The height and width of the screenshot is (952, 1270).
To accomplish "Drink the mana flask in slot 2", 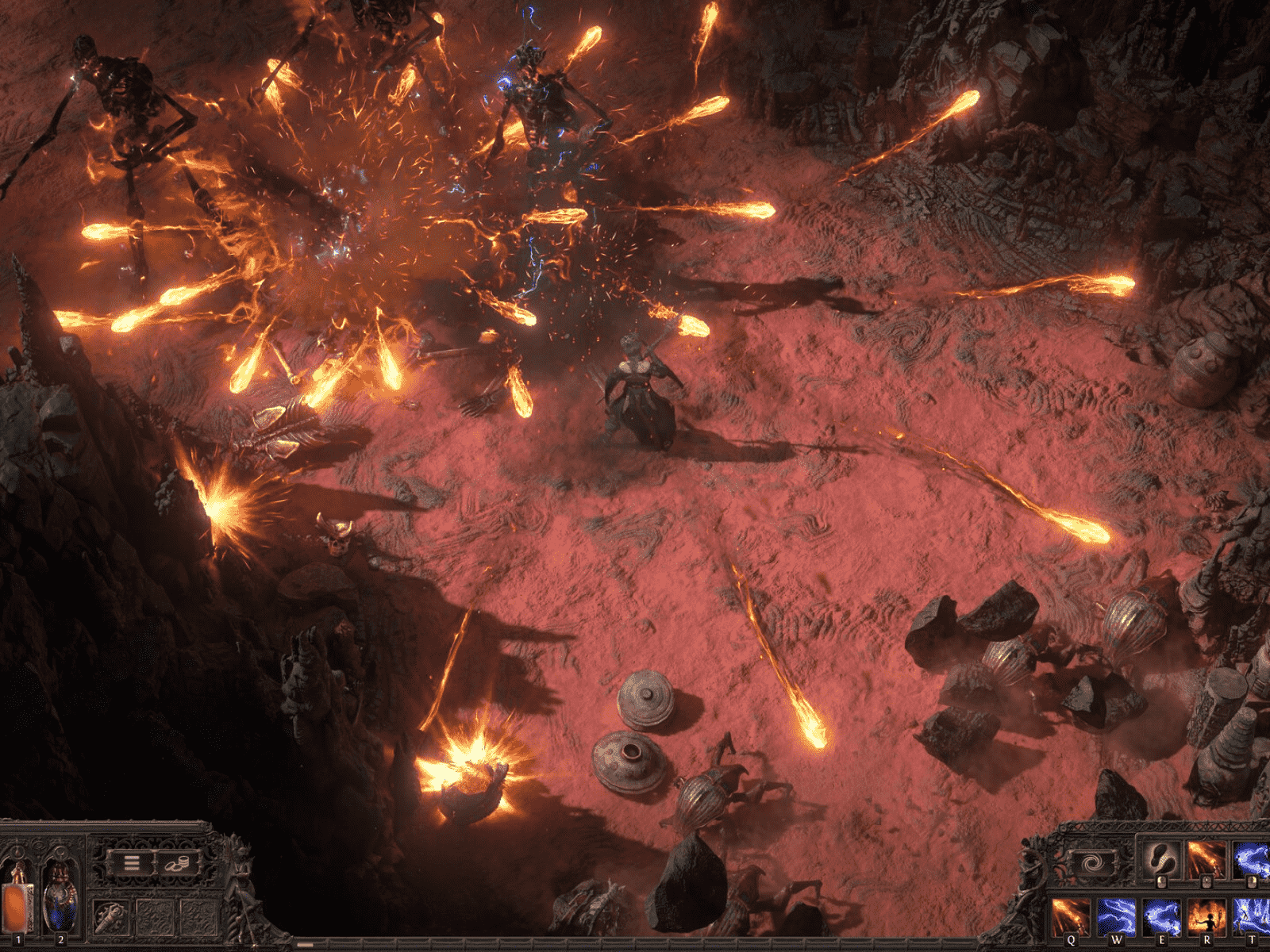I will point(59,904).
